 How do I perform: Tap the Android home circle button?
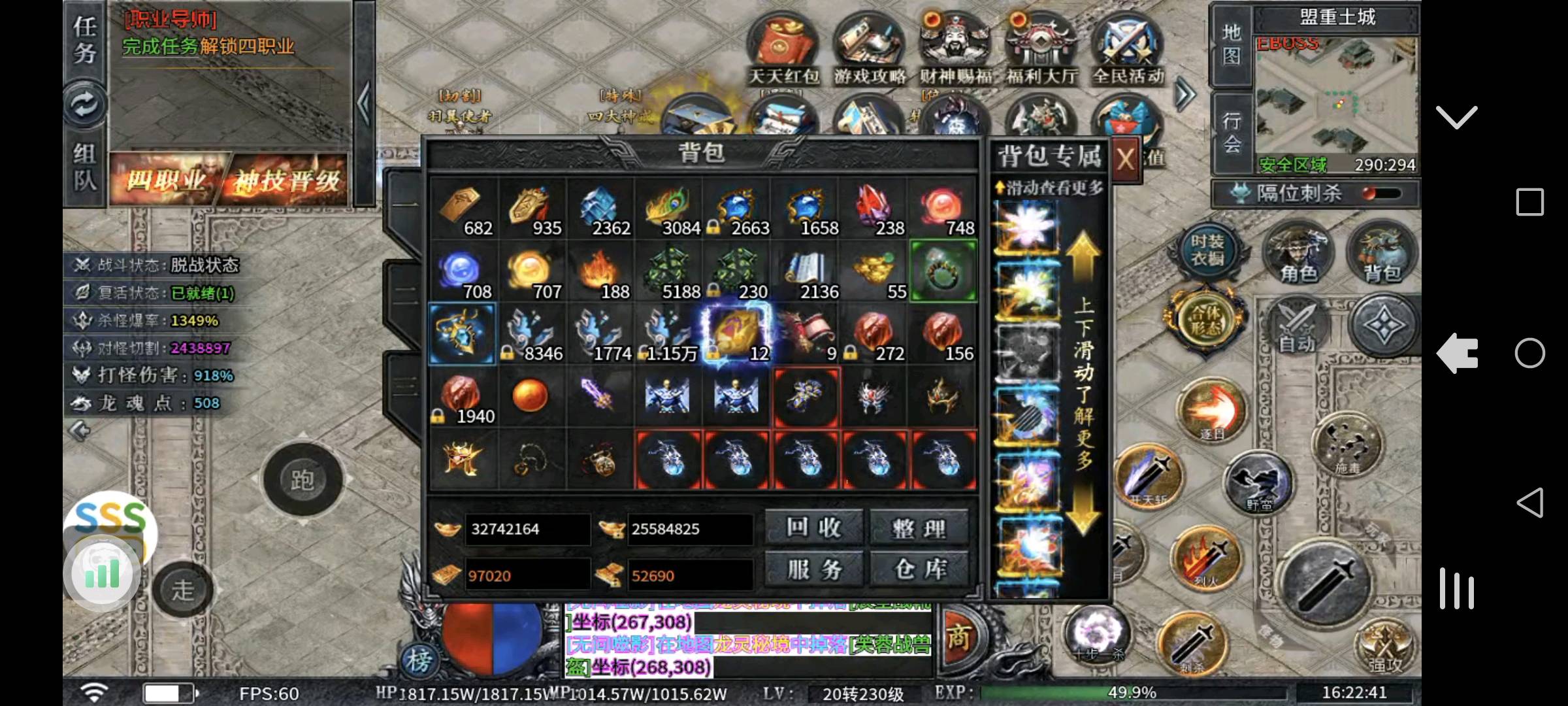point(1529,354)
